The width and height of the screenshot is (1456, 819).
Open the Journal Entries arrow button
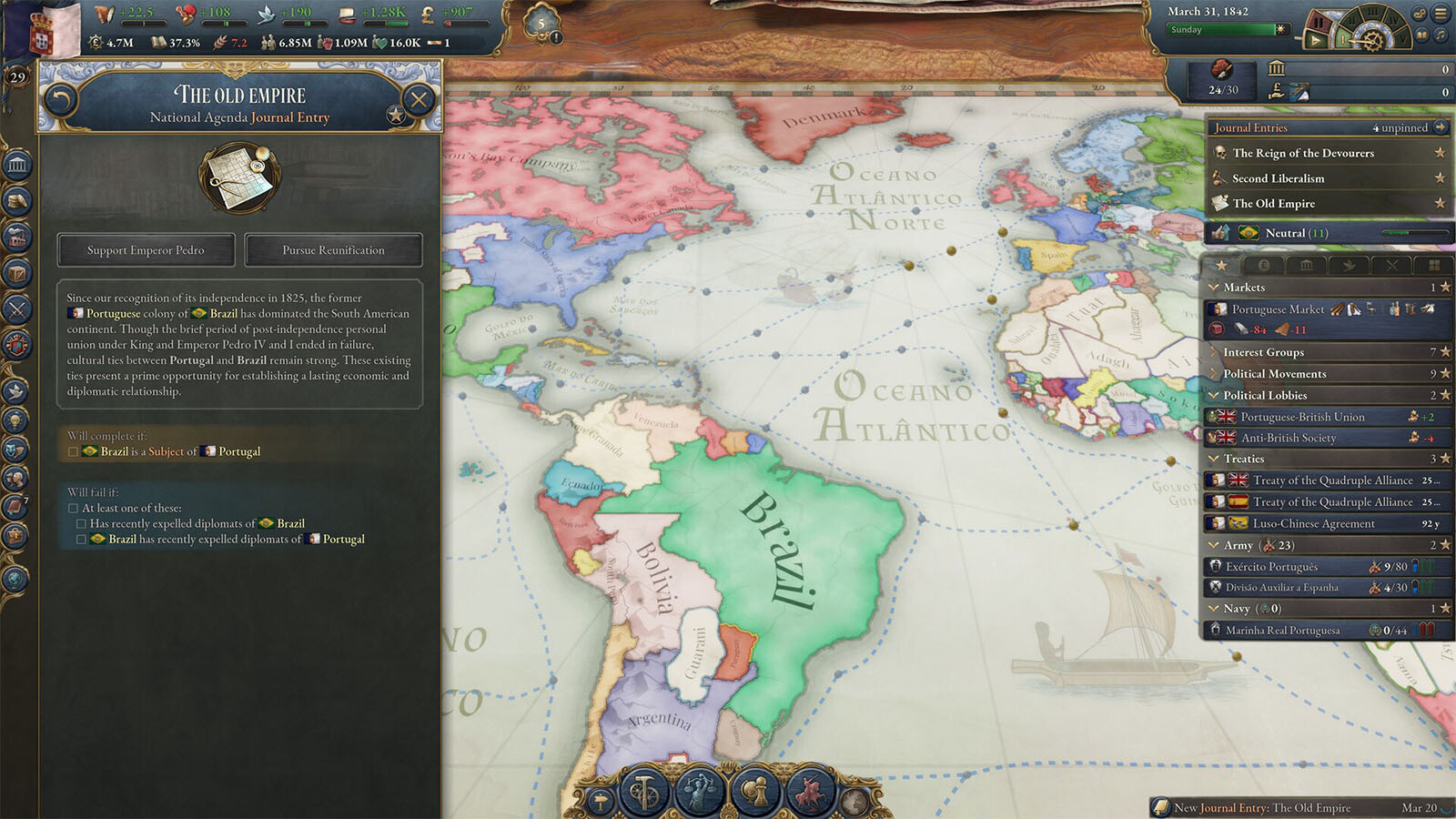click(x=1441, y=127)
